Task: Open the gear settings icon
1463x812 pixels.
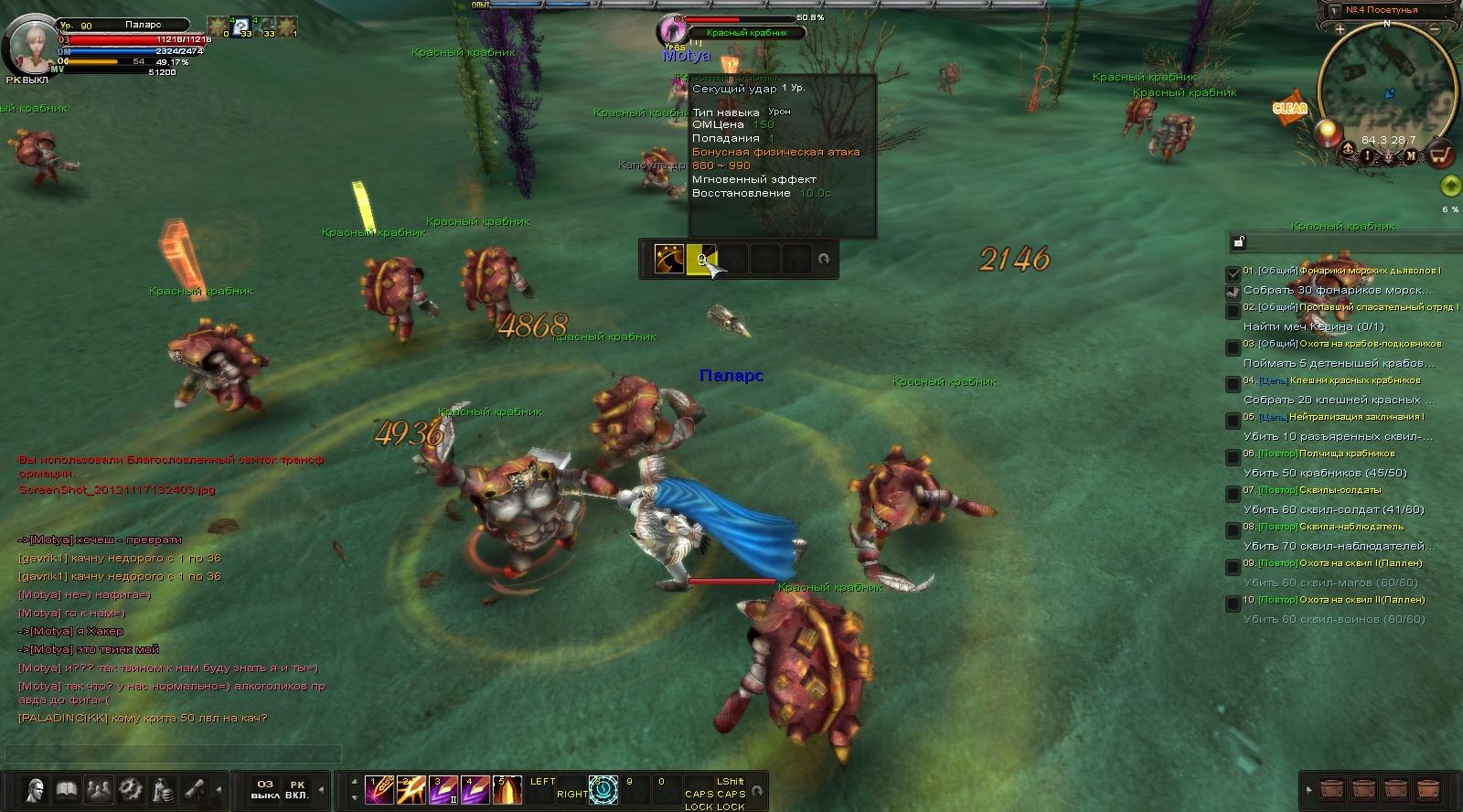Action: tap(131, 790)
